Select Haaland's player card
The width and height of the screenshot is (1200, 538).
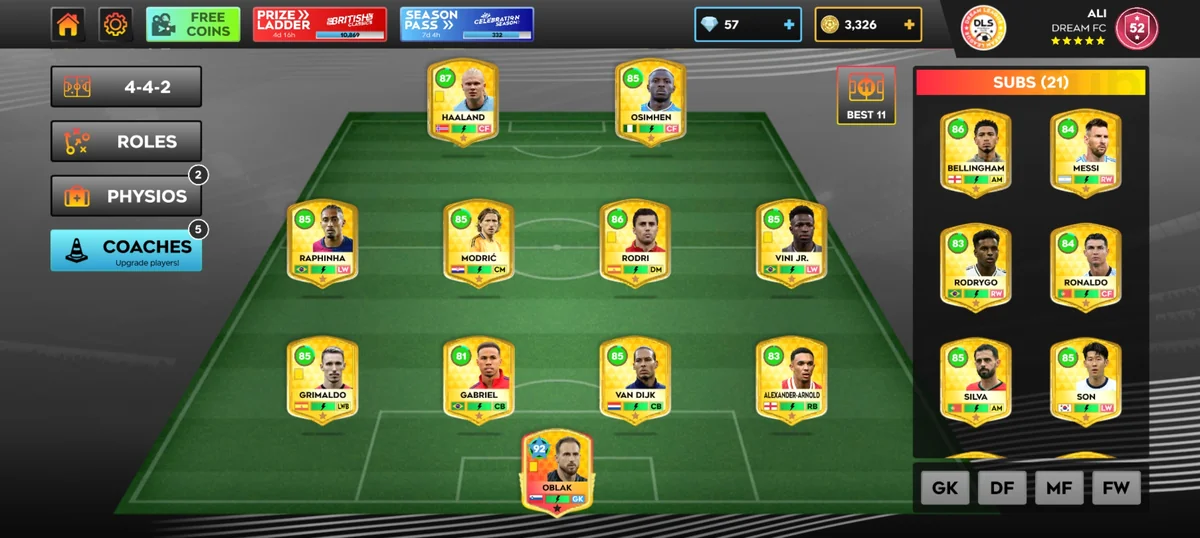(x=463, y=103)
